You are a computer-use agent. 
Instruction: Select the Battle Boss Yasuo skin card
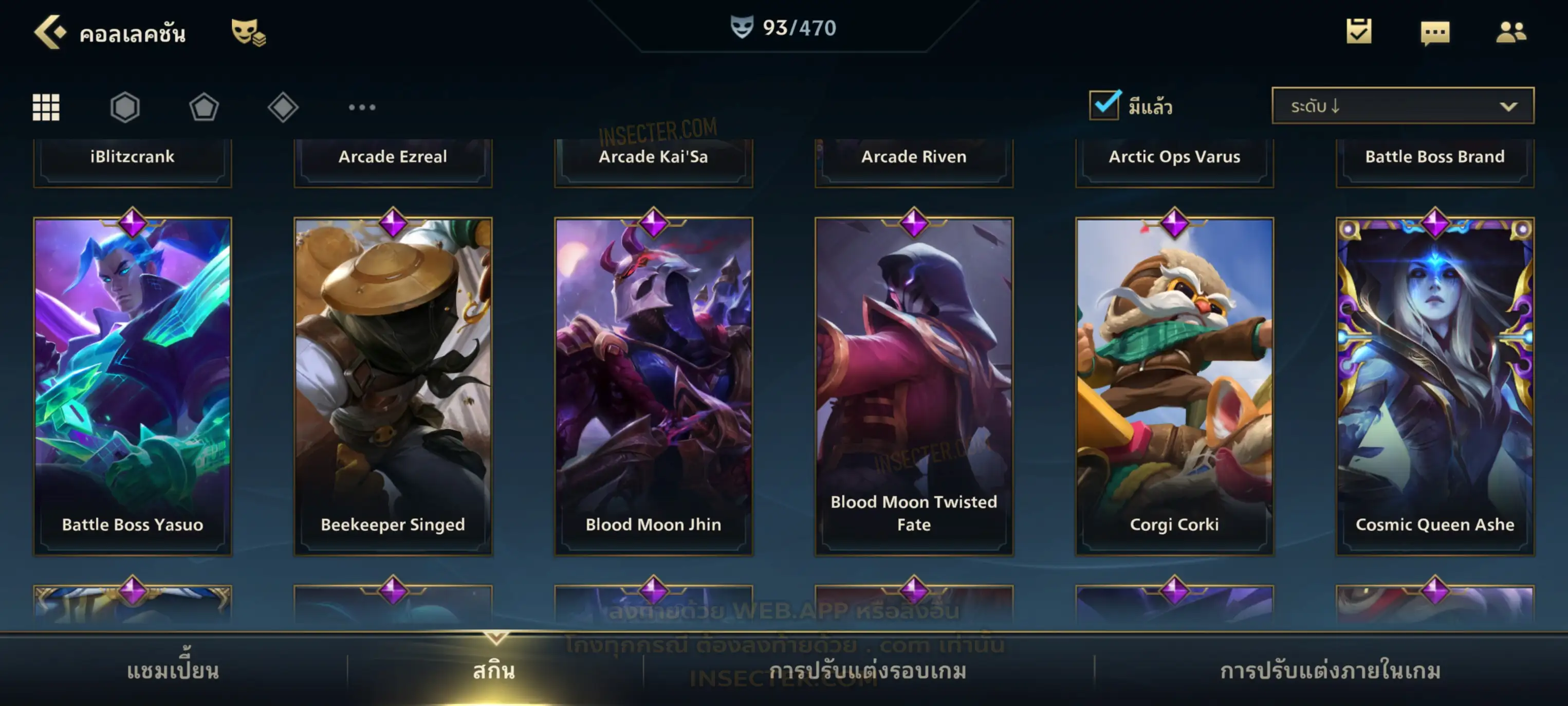click(133, 386)
